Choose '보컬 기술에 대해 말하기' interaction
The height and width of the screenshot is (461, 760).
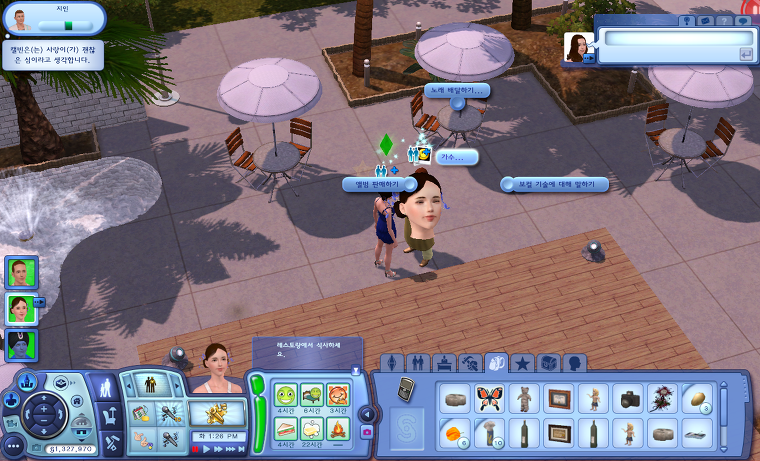click(555, 184)
